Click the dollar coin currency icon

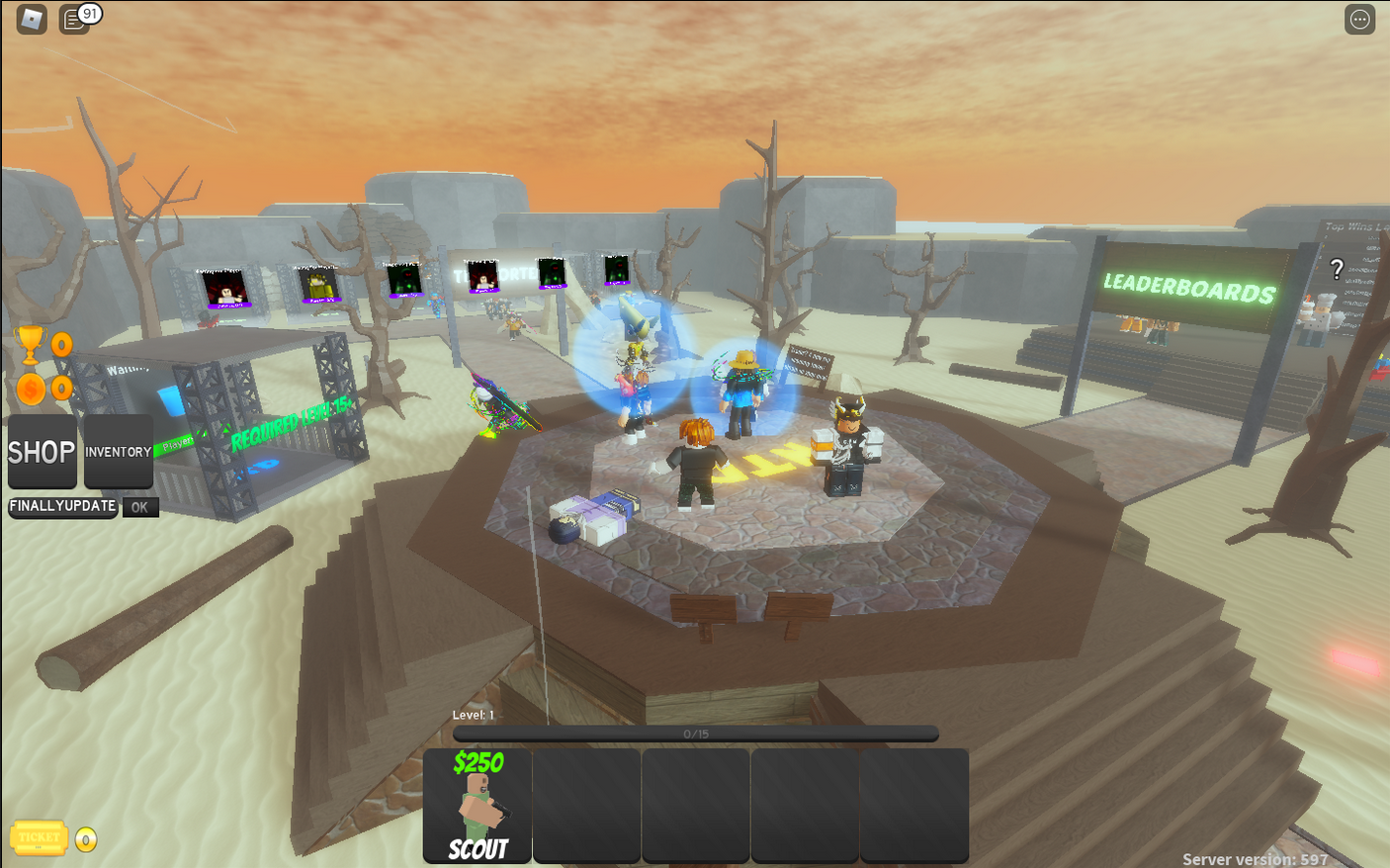pos(32,388)
